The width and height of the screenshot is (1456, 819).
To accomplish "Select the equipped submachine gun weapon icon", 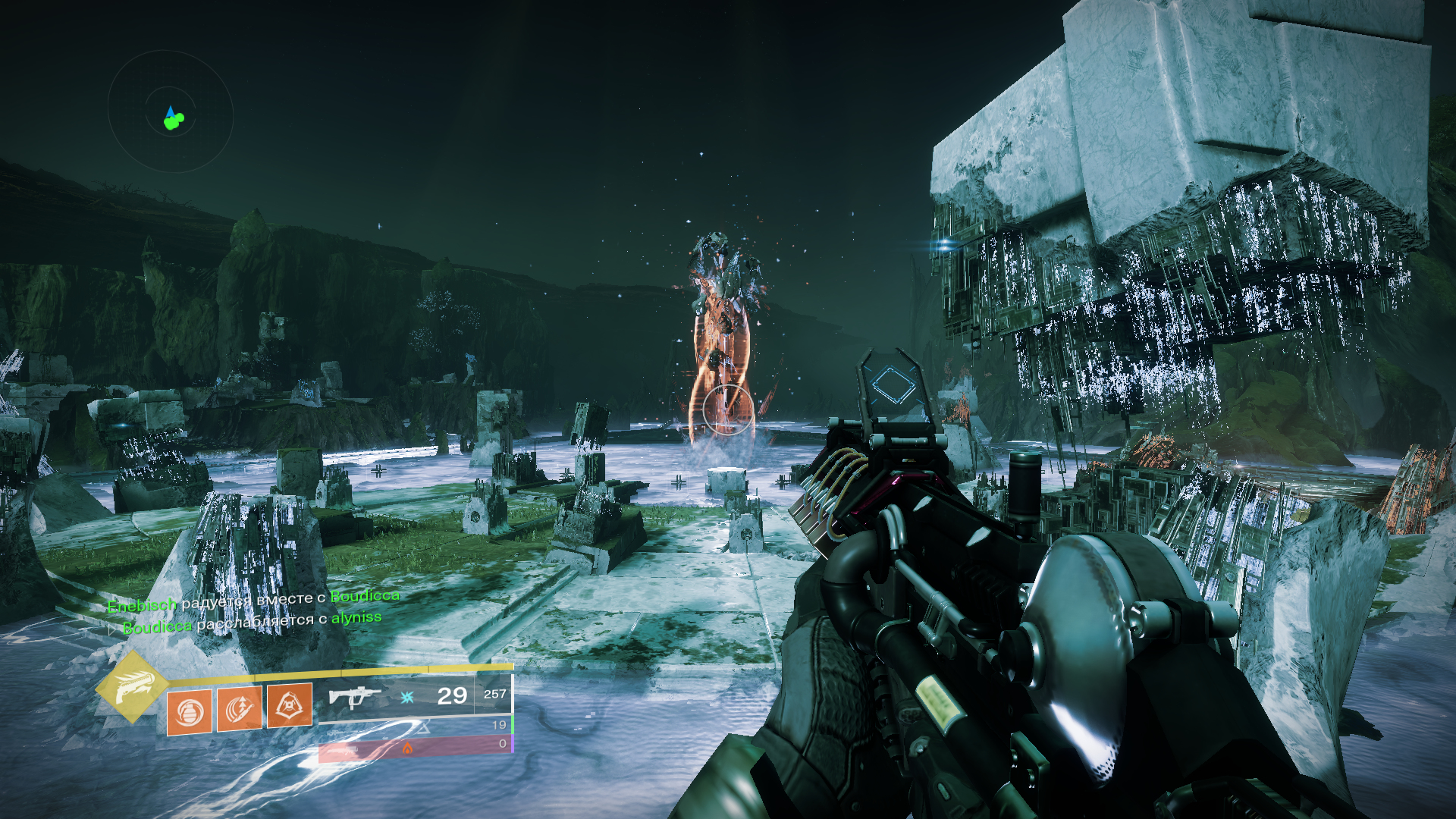I will (x=353, y=695).
